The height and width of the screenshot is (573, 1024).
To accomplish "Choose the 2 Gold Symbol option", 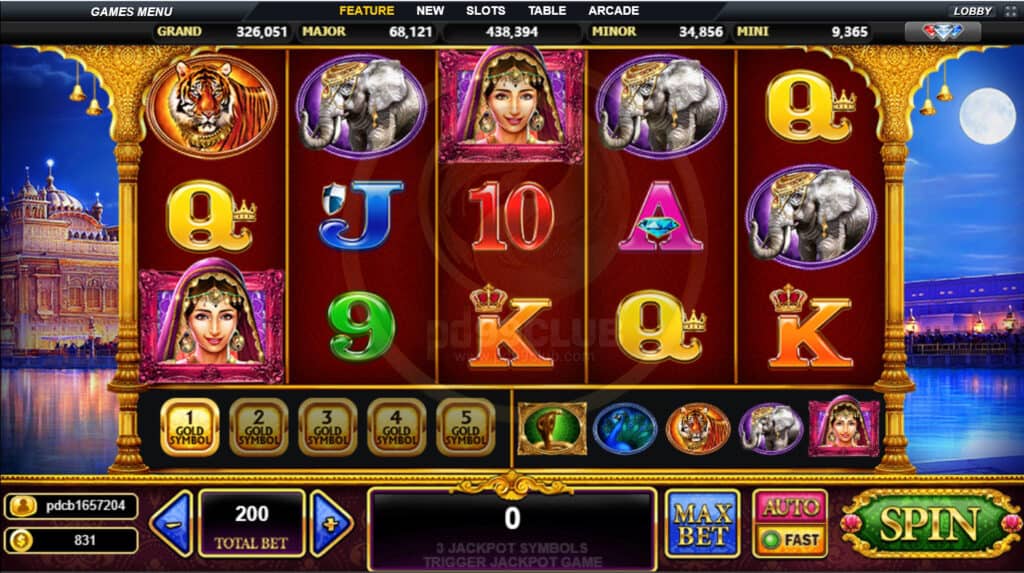I will pyautogui.click(x=258, y=427).
